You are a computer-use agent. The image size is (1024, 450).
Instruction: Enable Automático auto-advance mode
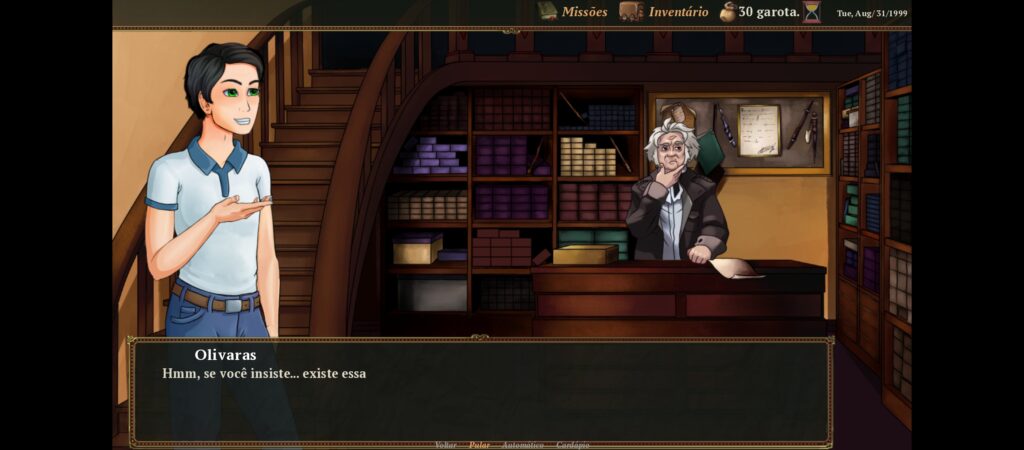[522, 445]
